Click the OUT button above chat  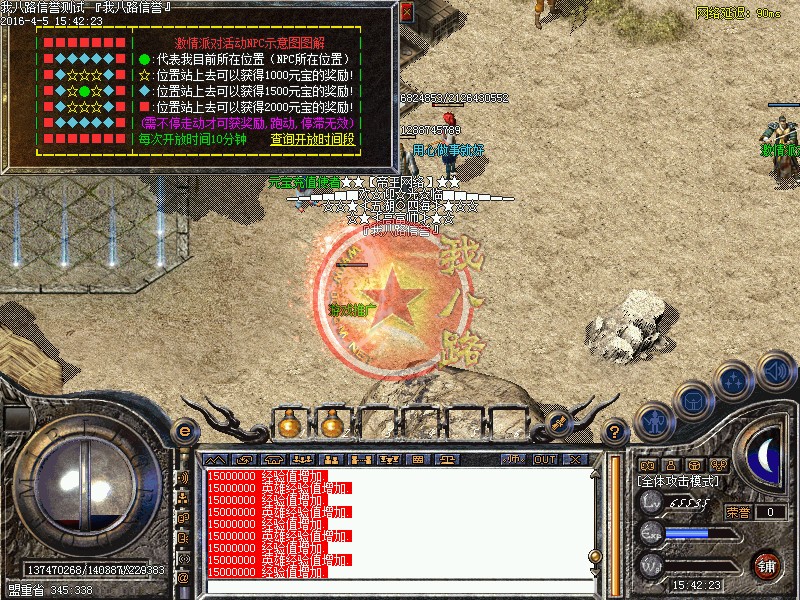pyautogui.click(x=544, y=459)
